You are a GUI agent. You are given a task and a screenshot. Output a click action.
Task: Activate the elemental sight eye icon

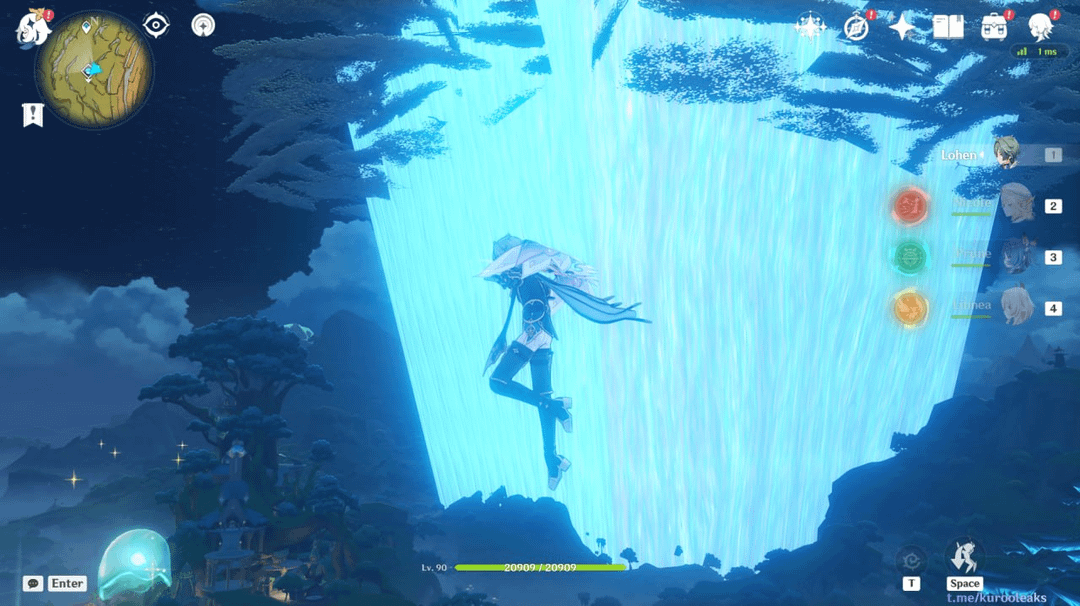(156, 25)
